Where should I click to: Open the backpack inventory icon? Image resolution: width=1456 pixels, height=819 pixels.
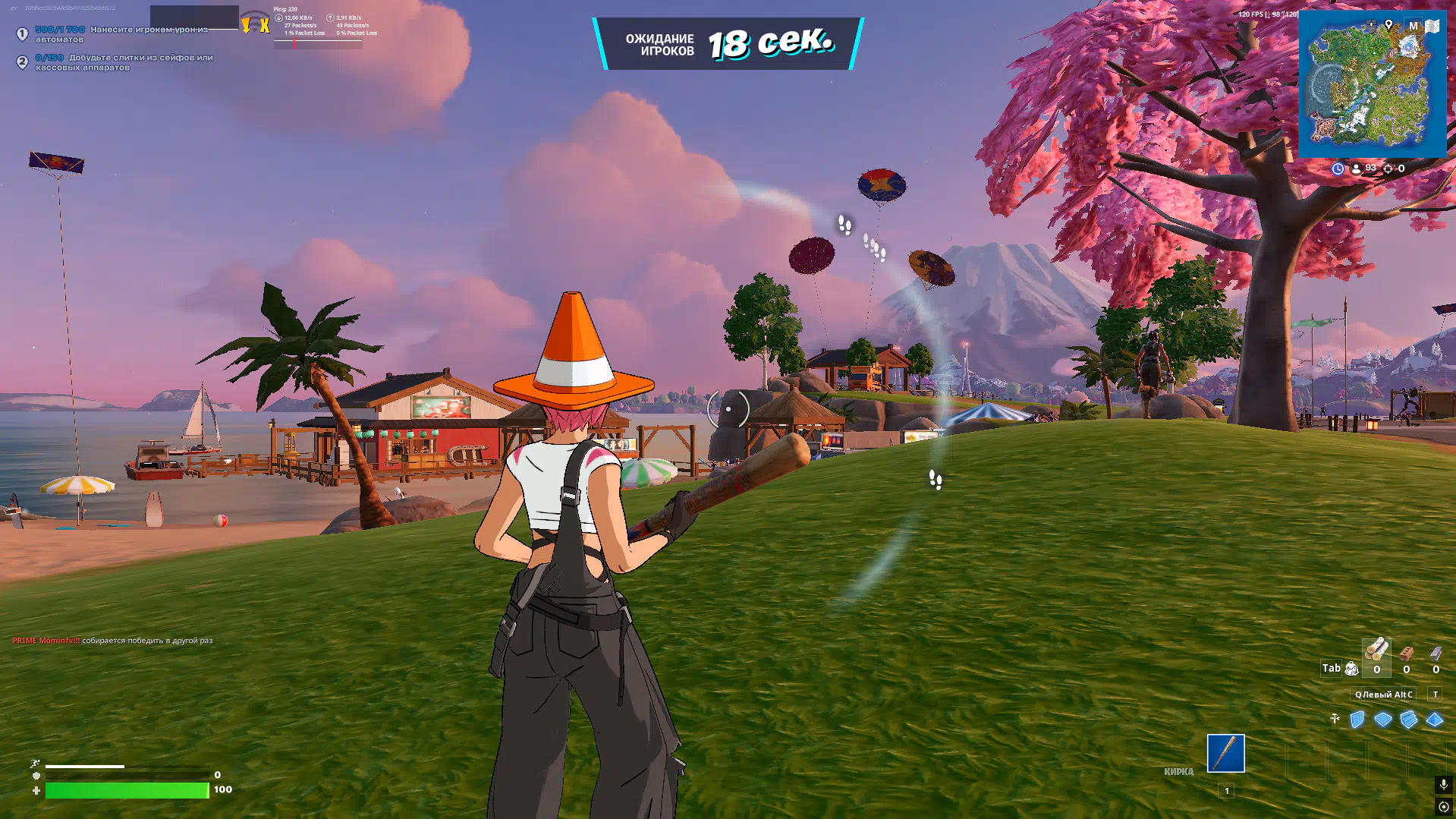(1351, 669)
